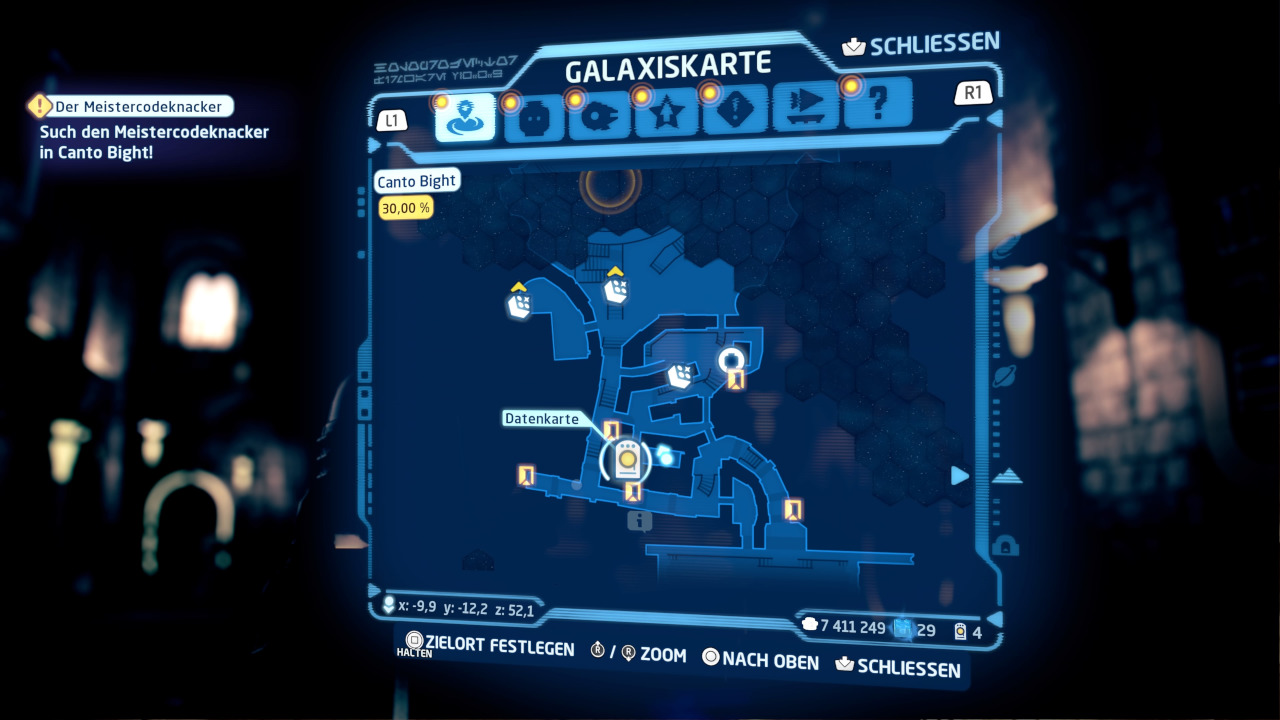Select the Millennium Falcon ships tab
This screenshot has width=1280, height=720.
[x=599, y=118]
